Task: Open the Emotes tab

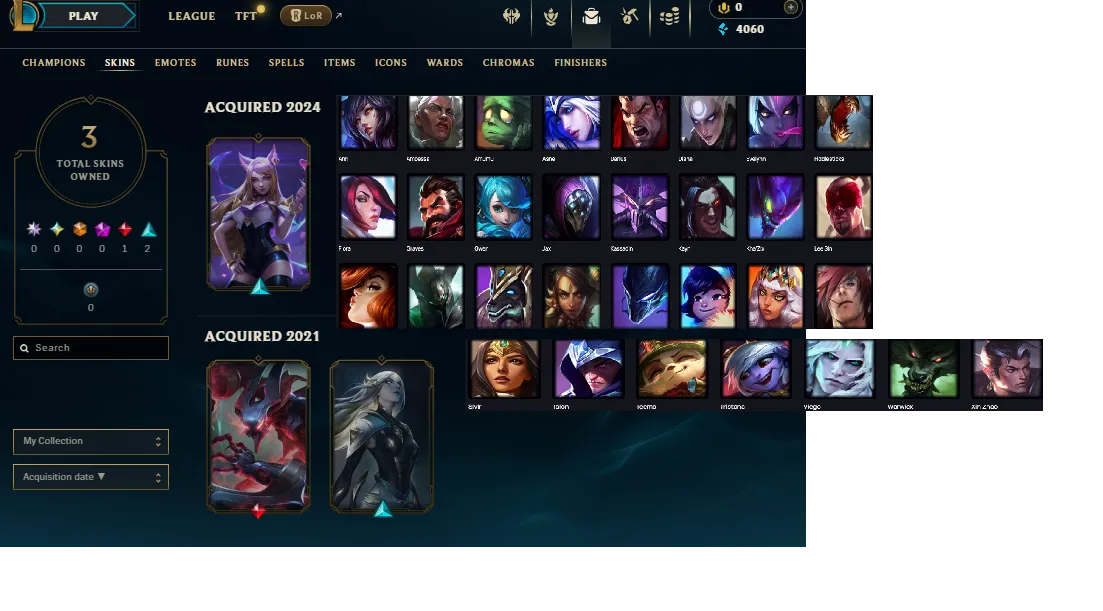Action: (175, 63)
